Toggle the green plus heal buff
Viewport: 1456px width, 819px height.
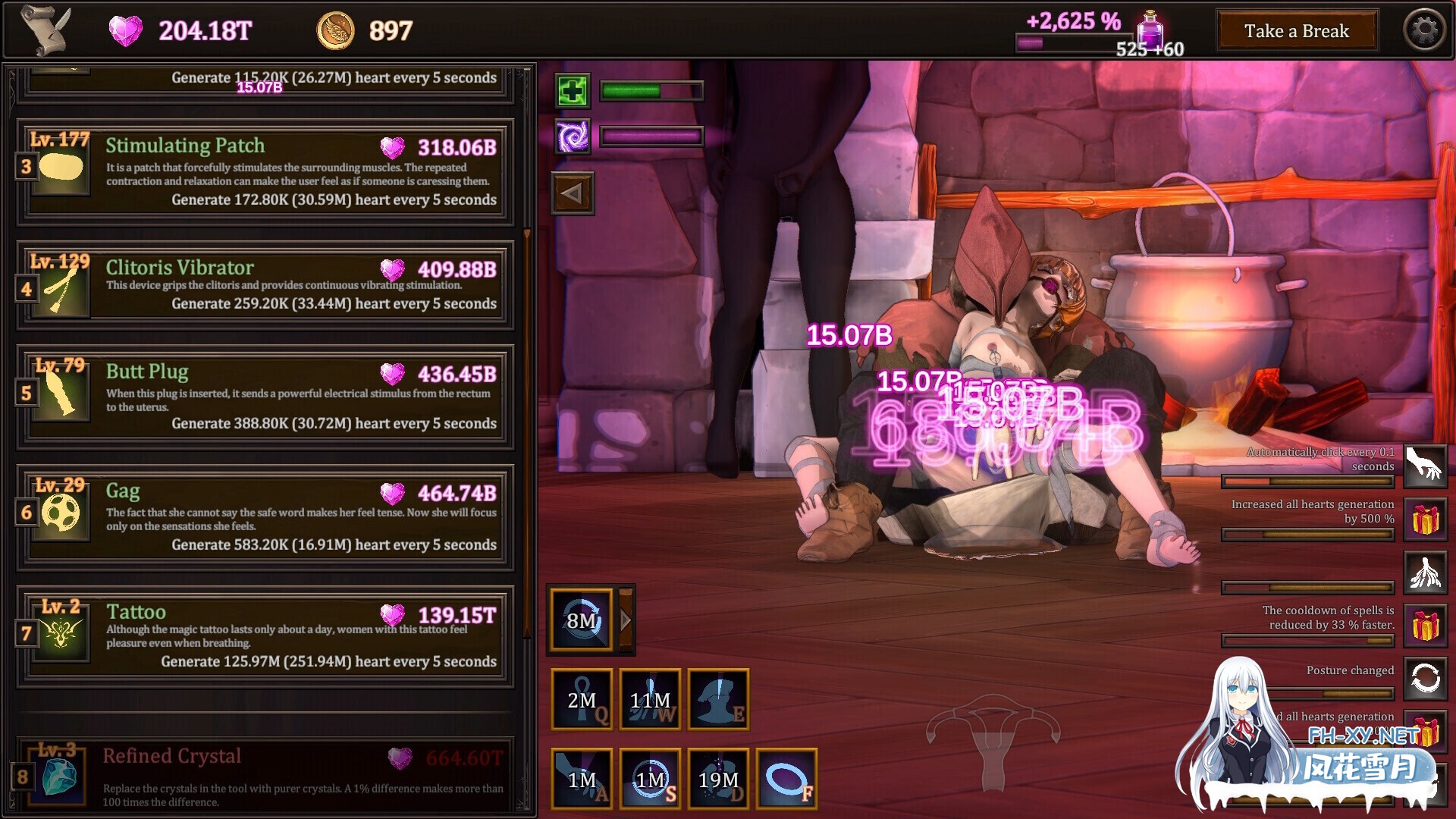[573, 91]
